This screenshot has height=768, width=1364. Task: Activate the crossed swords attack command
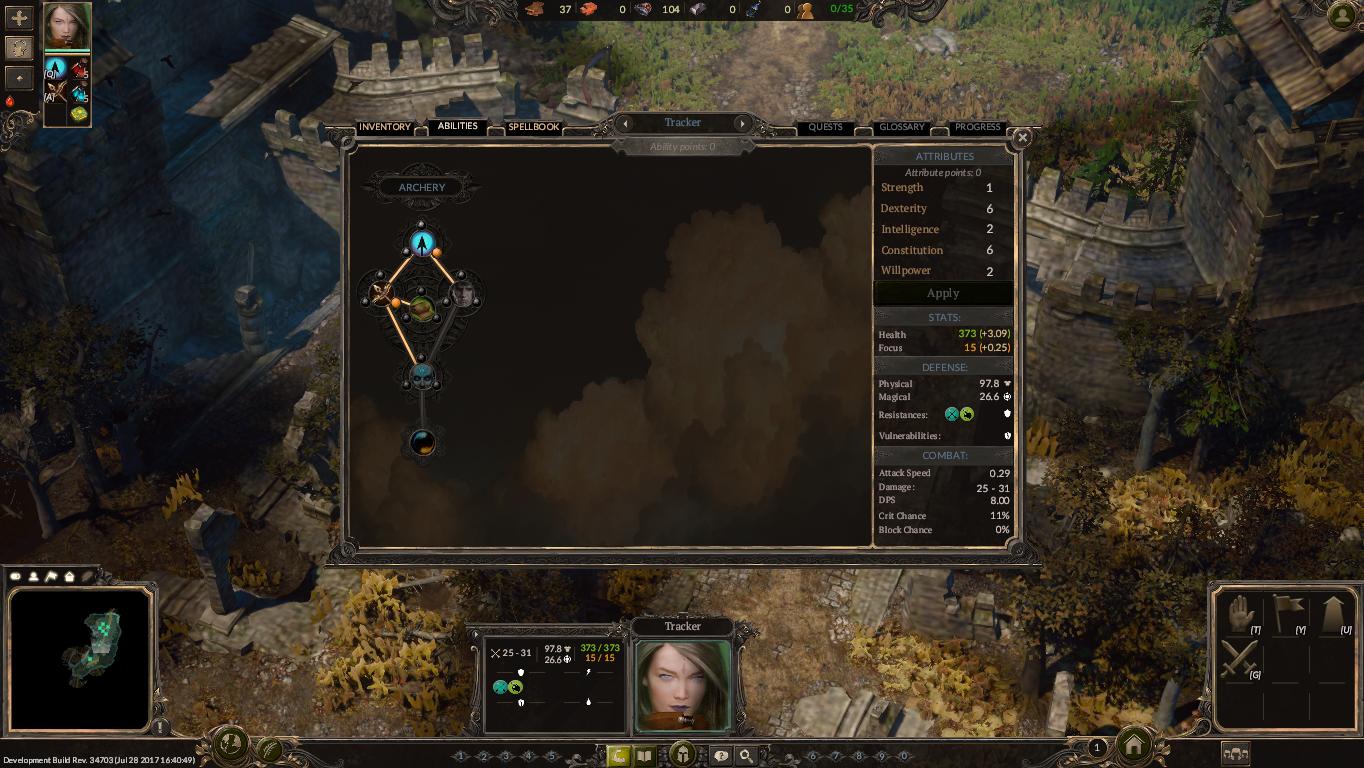[x=1240, y=660]
